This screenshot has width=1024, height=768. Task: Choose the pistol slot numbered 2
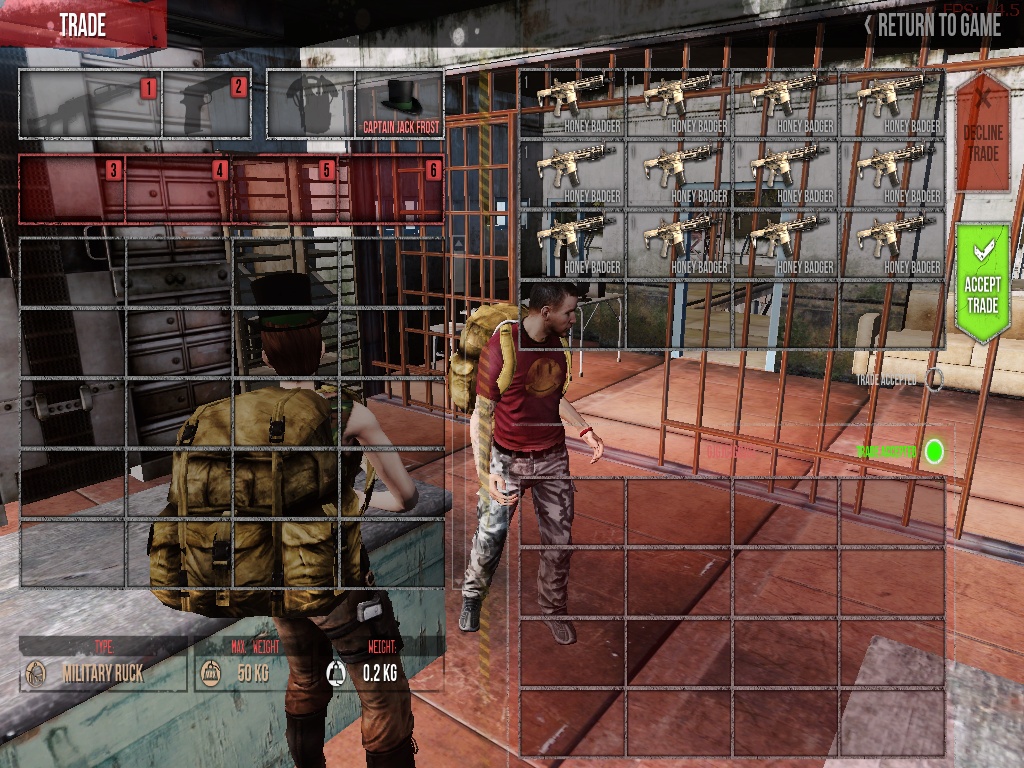tap(207, 105)
